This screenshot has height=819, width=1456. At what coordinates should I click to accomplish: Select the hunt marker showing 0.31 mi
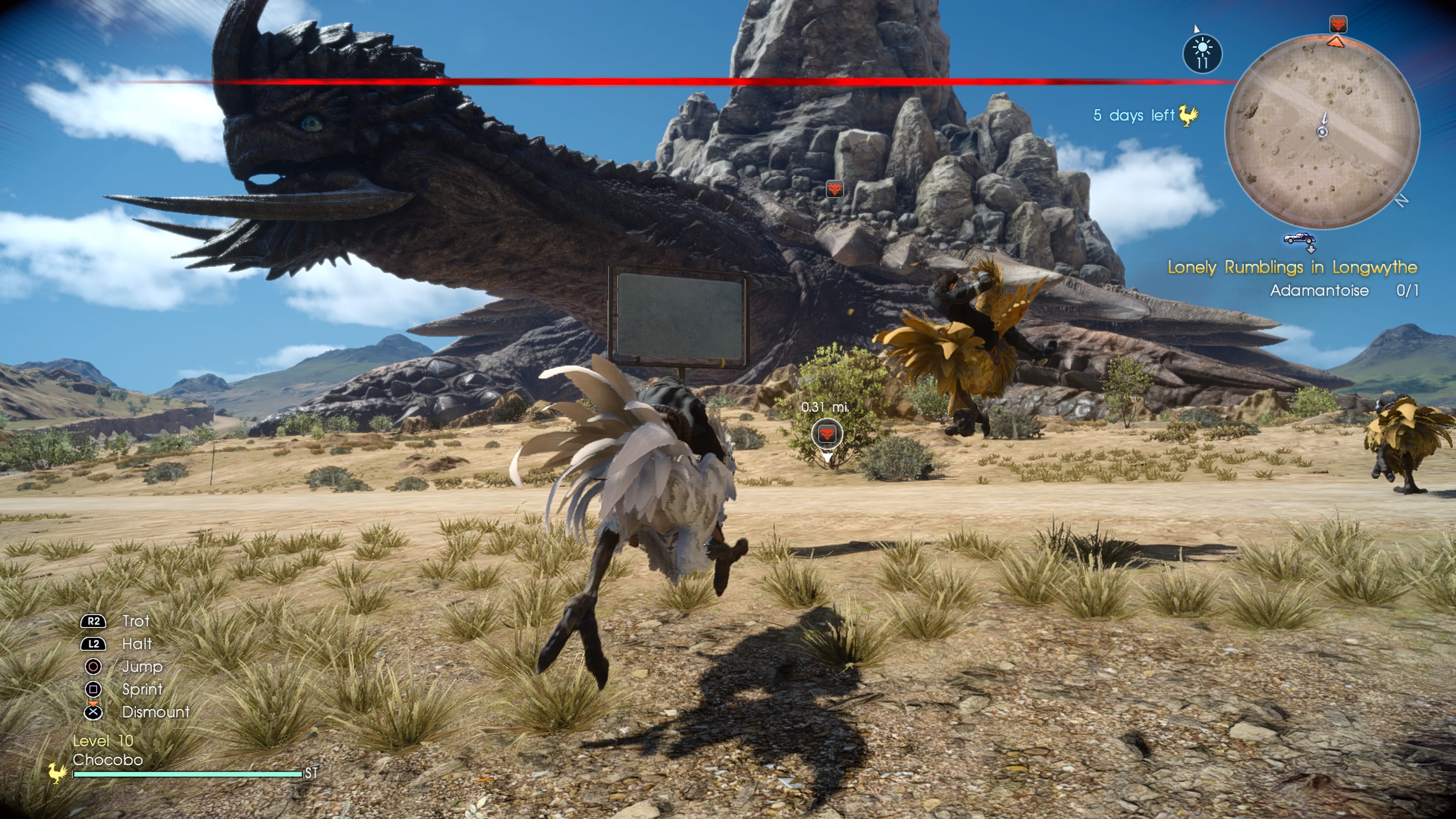pos(827,435)
